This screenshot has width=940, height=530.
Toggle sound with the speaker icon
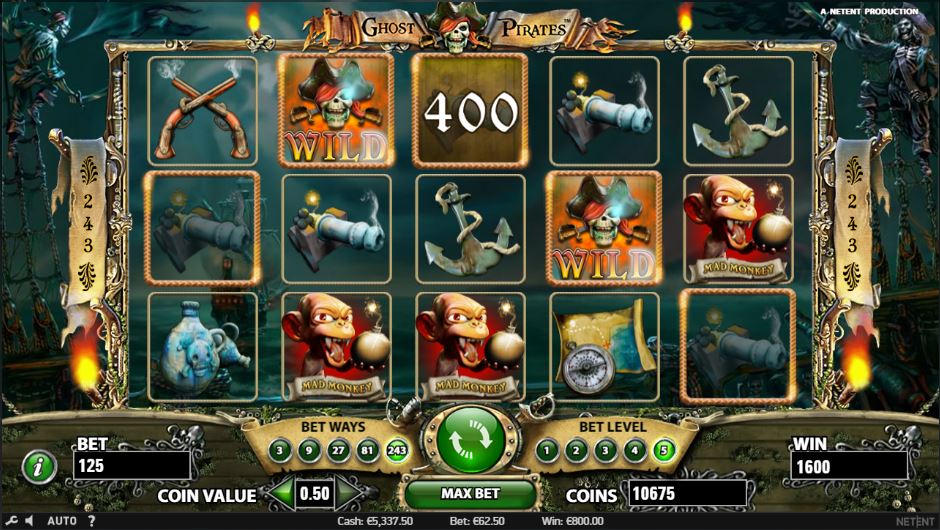pyautogui.click(x=28, y=521)
